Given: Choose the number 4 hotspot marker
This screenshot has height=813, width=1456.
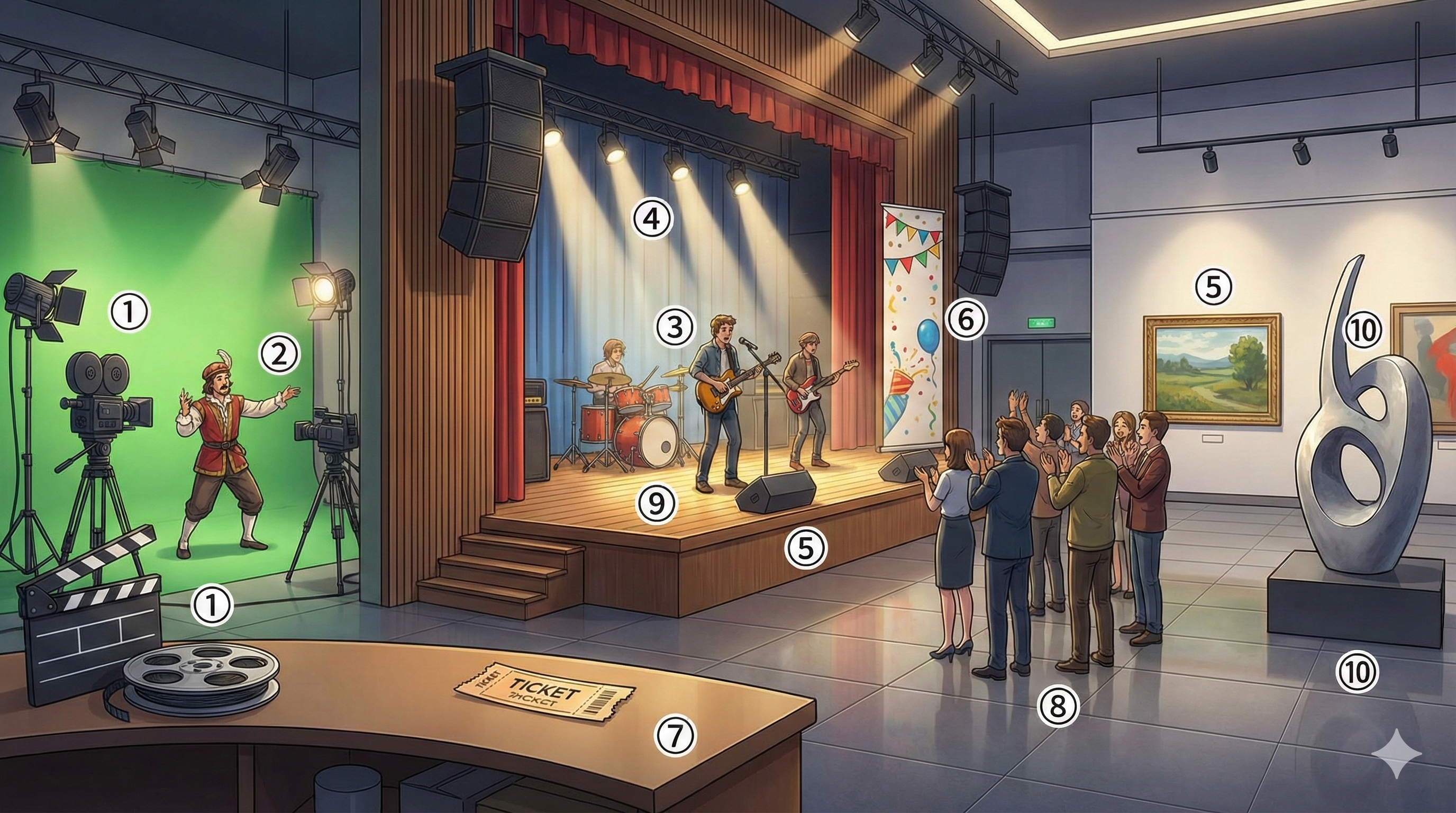Looking at the screenshot, I should pyautogui.click(x=652, y=219).
